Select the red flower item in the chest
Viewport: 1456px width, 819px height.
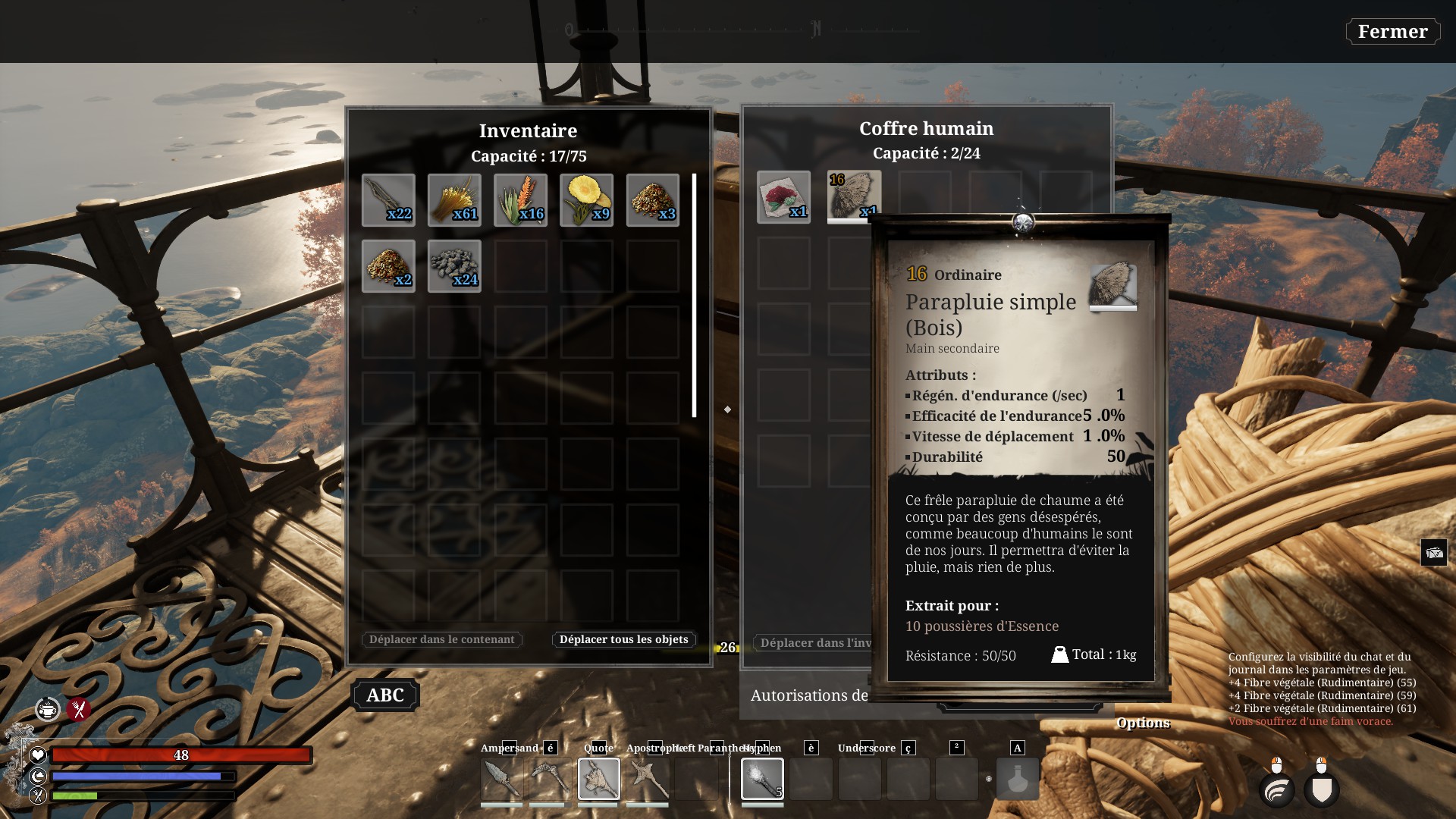[x=783, y=197]
